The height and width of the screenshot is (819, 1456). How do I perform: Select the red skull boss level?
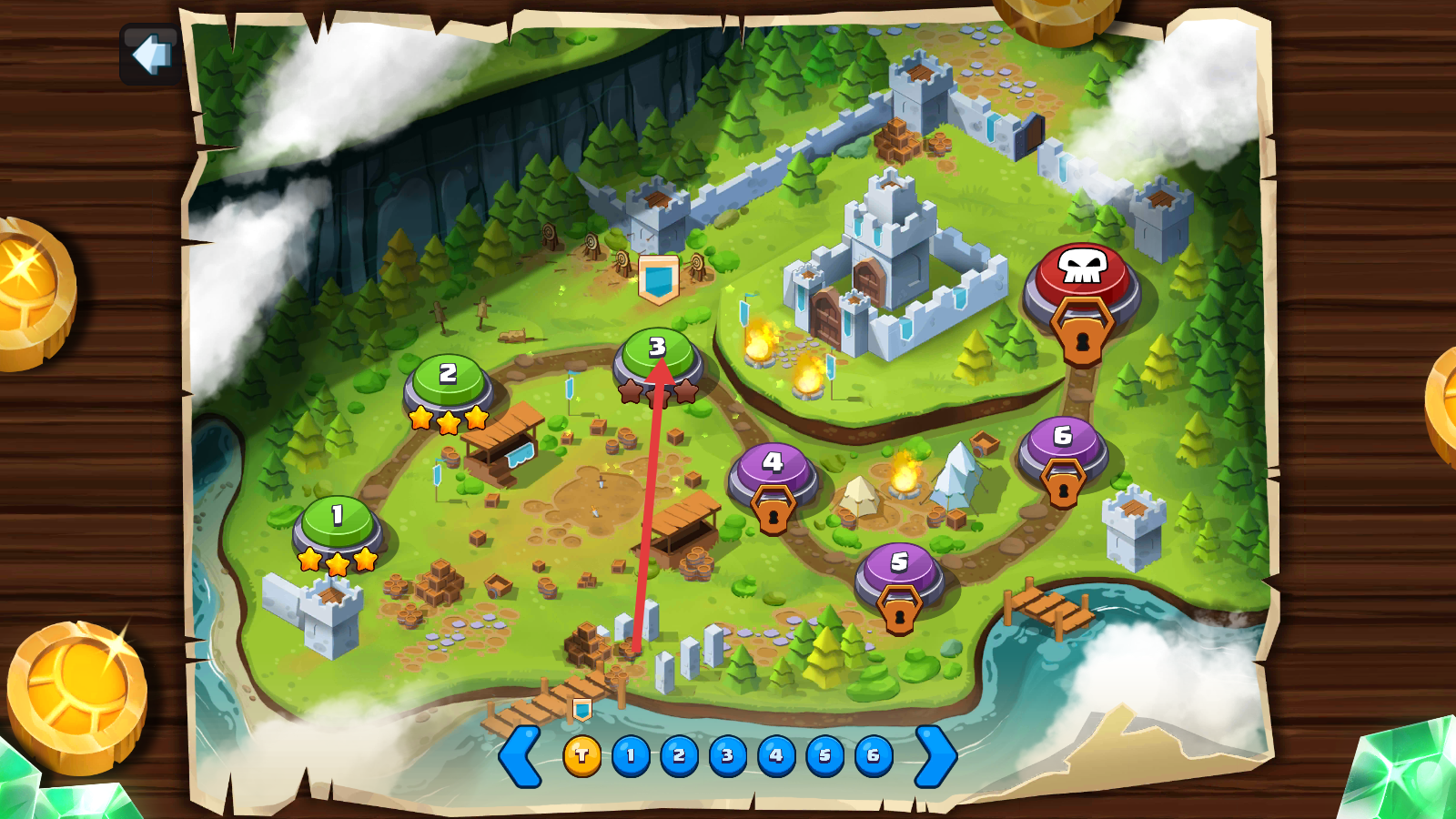[1082, 272]
